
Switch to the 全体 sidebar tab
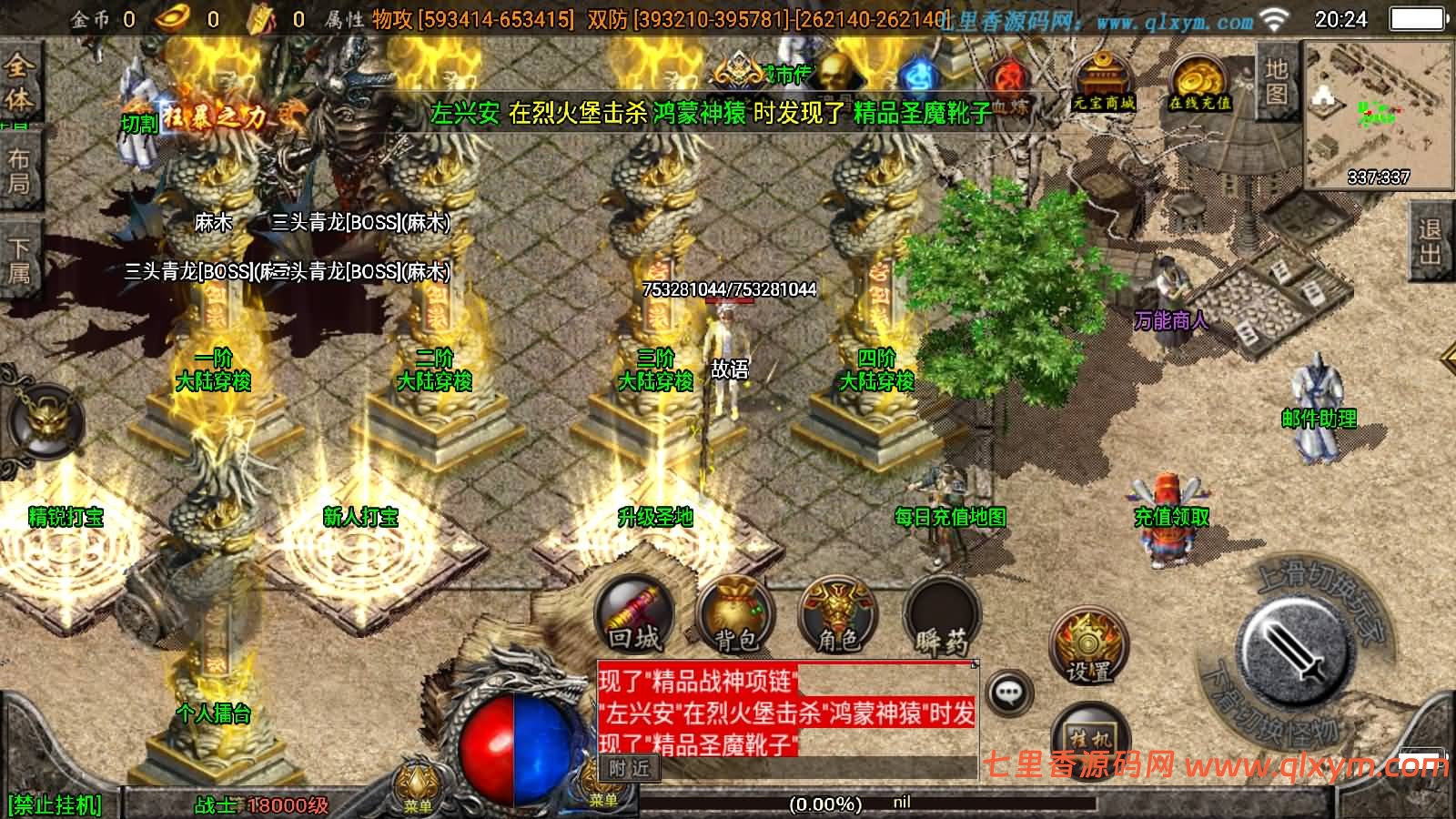click(17, 84)
